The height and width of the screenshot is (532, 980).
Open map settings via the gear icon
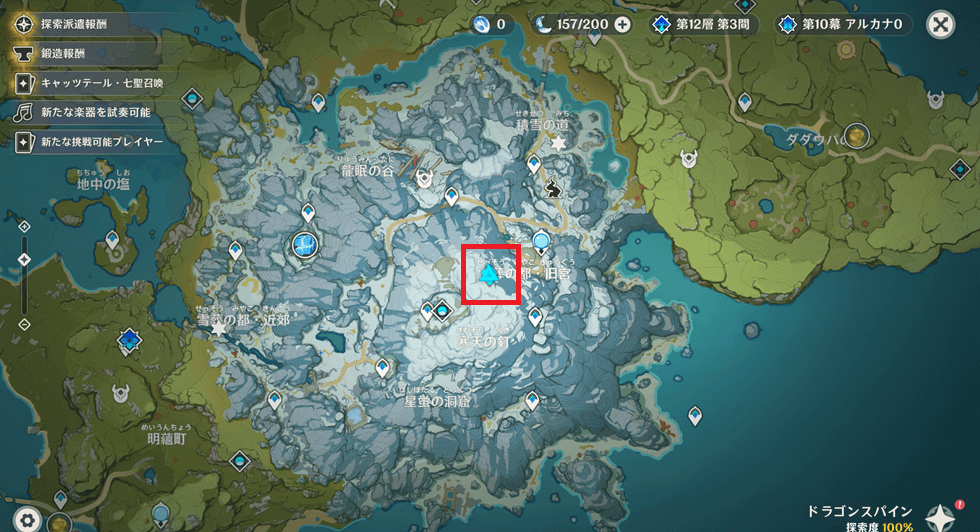coord(28,518)
